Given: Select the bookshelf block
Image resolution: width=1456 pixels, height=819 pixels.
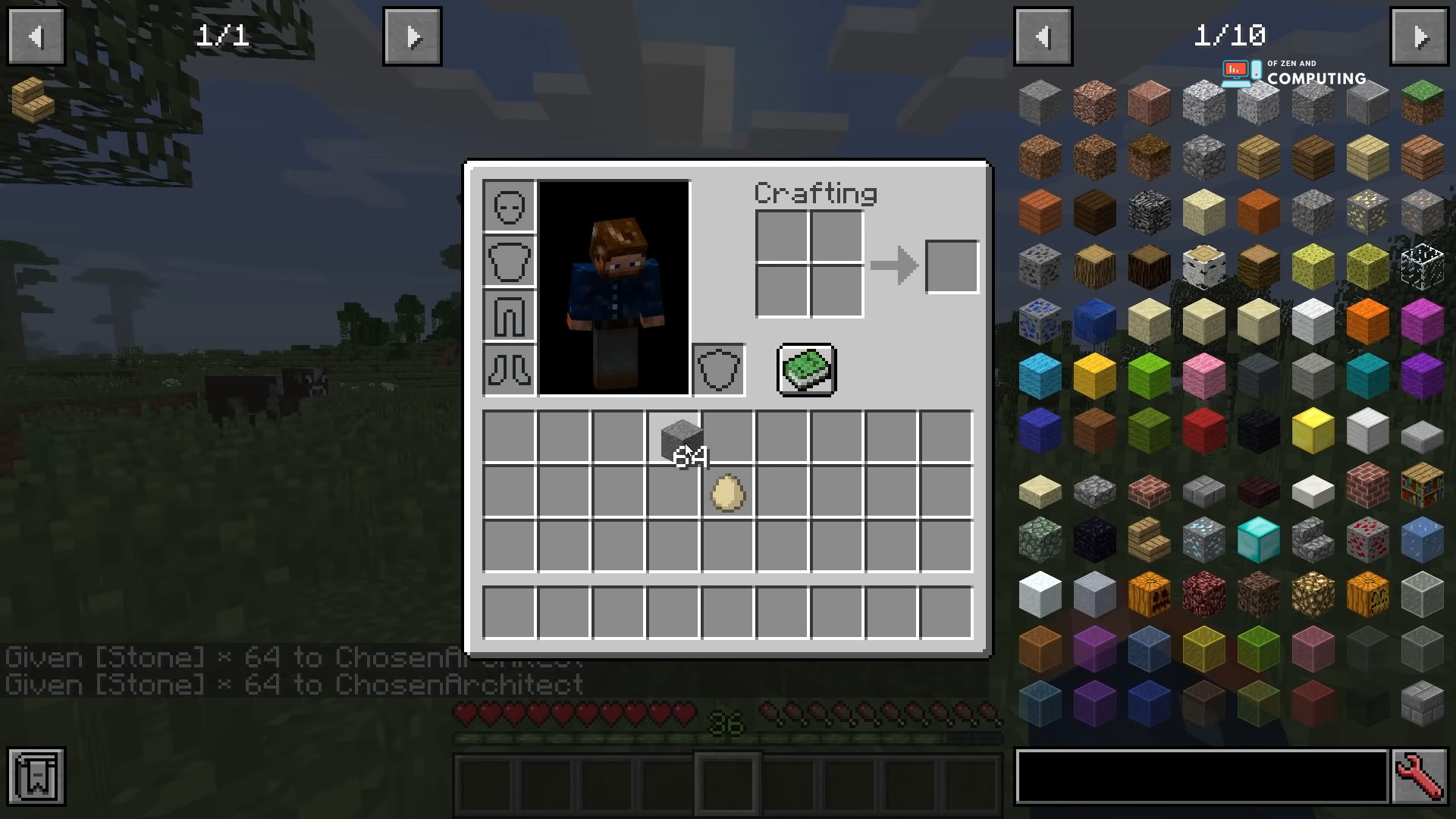Looking at the screenshot, I should [1422, 489].
